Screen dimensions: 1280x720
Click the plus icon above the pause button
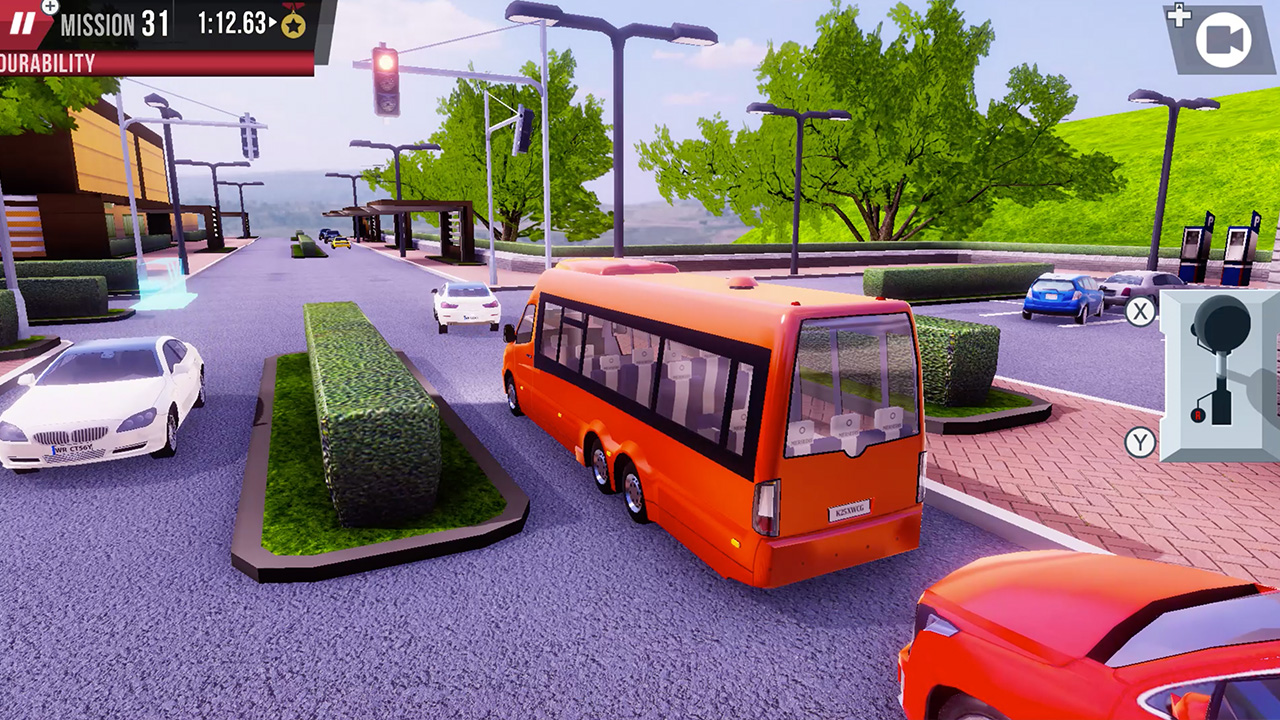click(49, 7)
